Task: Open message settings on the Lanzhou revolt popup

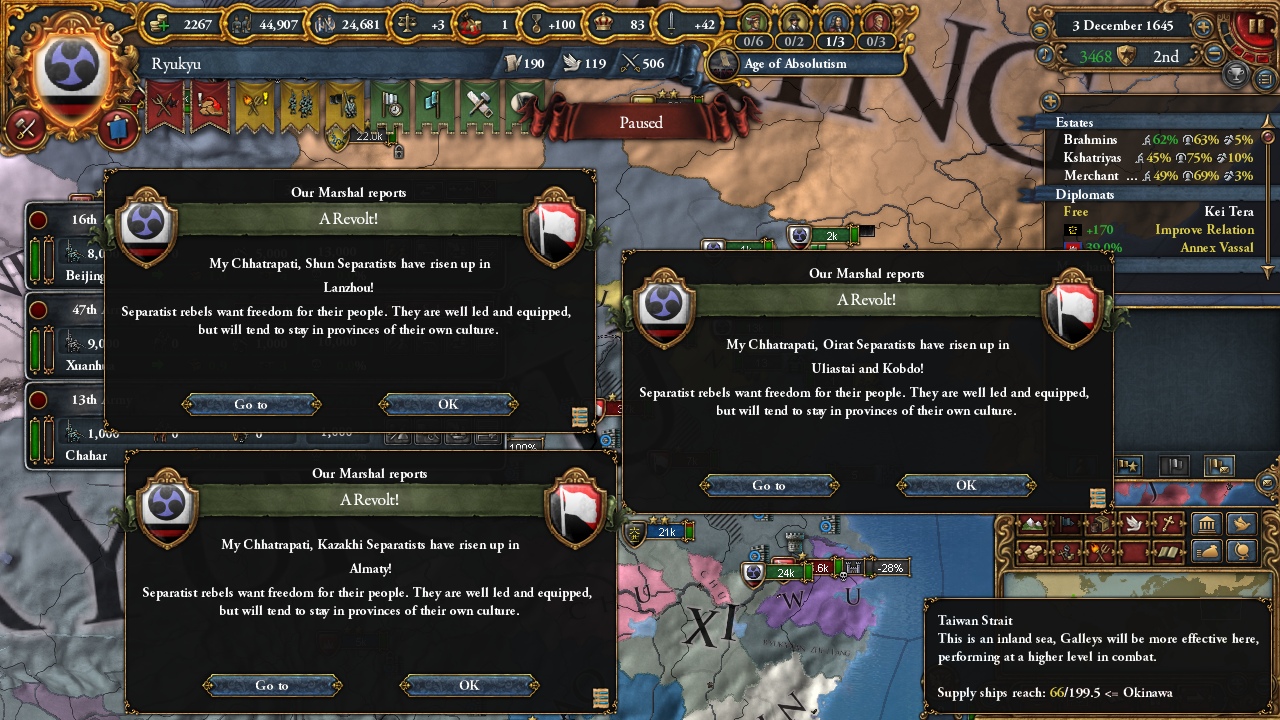Action: coord(579,419)
